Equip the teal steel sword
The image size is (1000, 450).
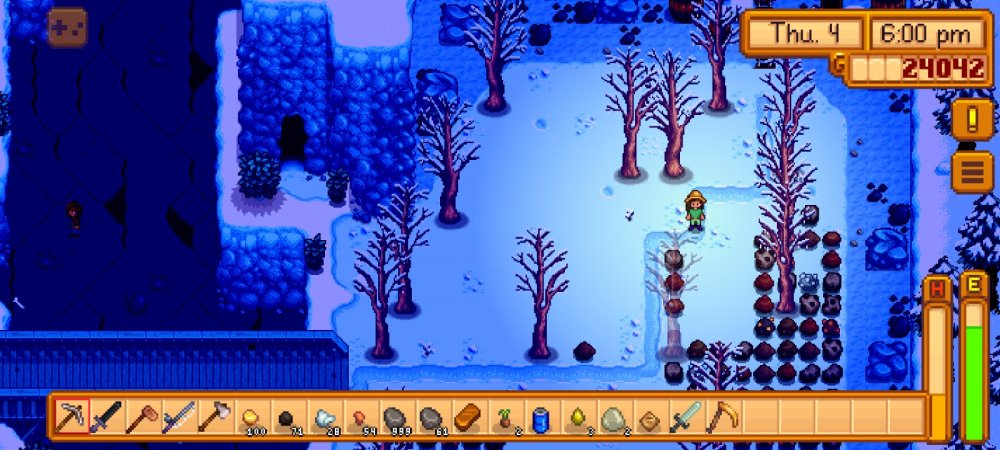685,416
